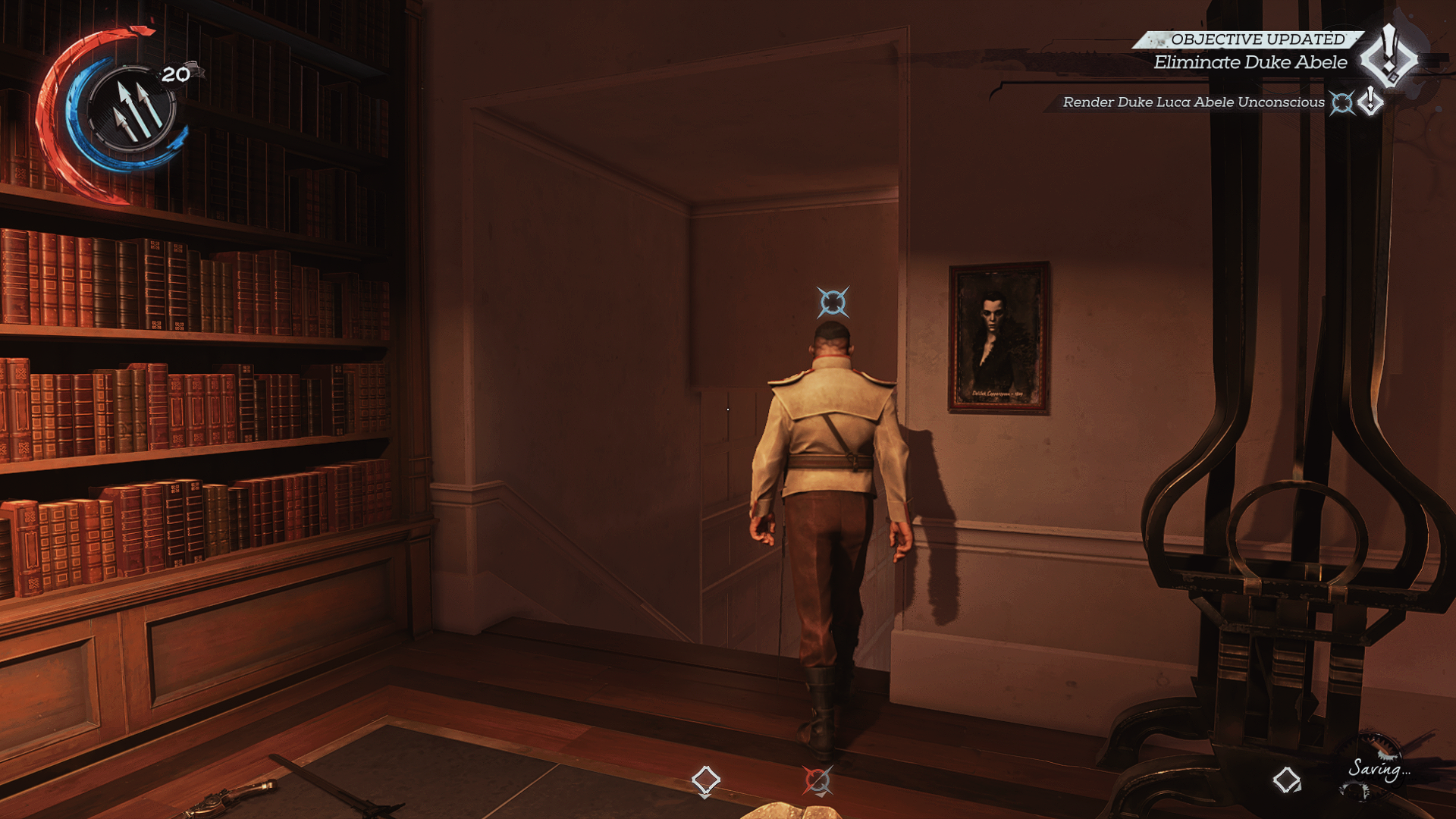
Task: Select the blue target marker above the Duke
Action: [x=833, y=302]
